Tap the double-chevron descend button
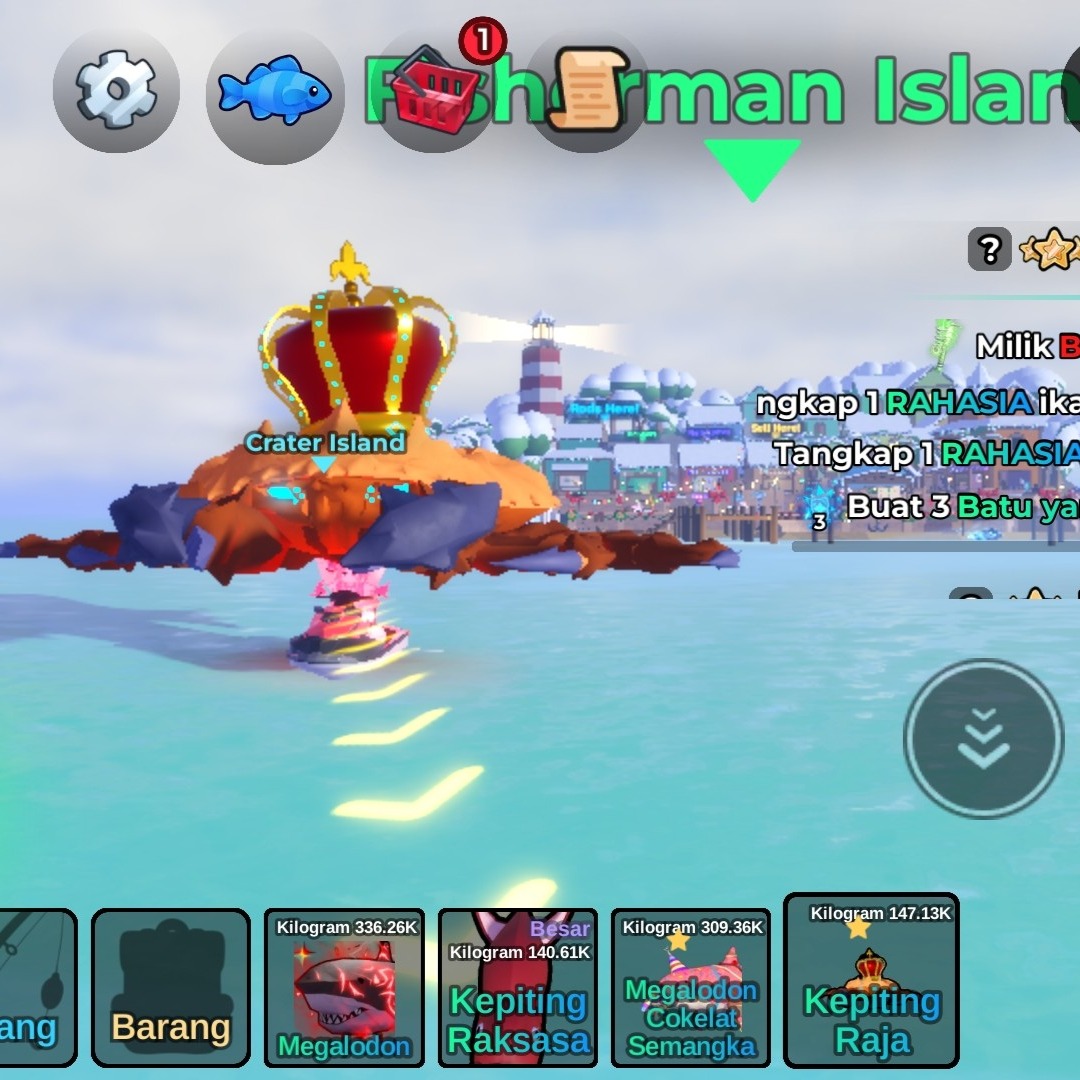This screenshot has width=1080, height=1080. (x=983, y=739)
